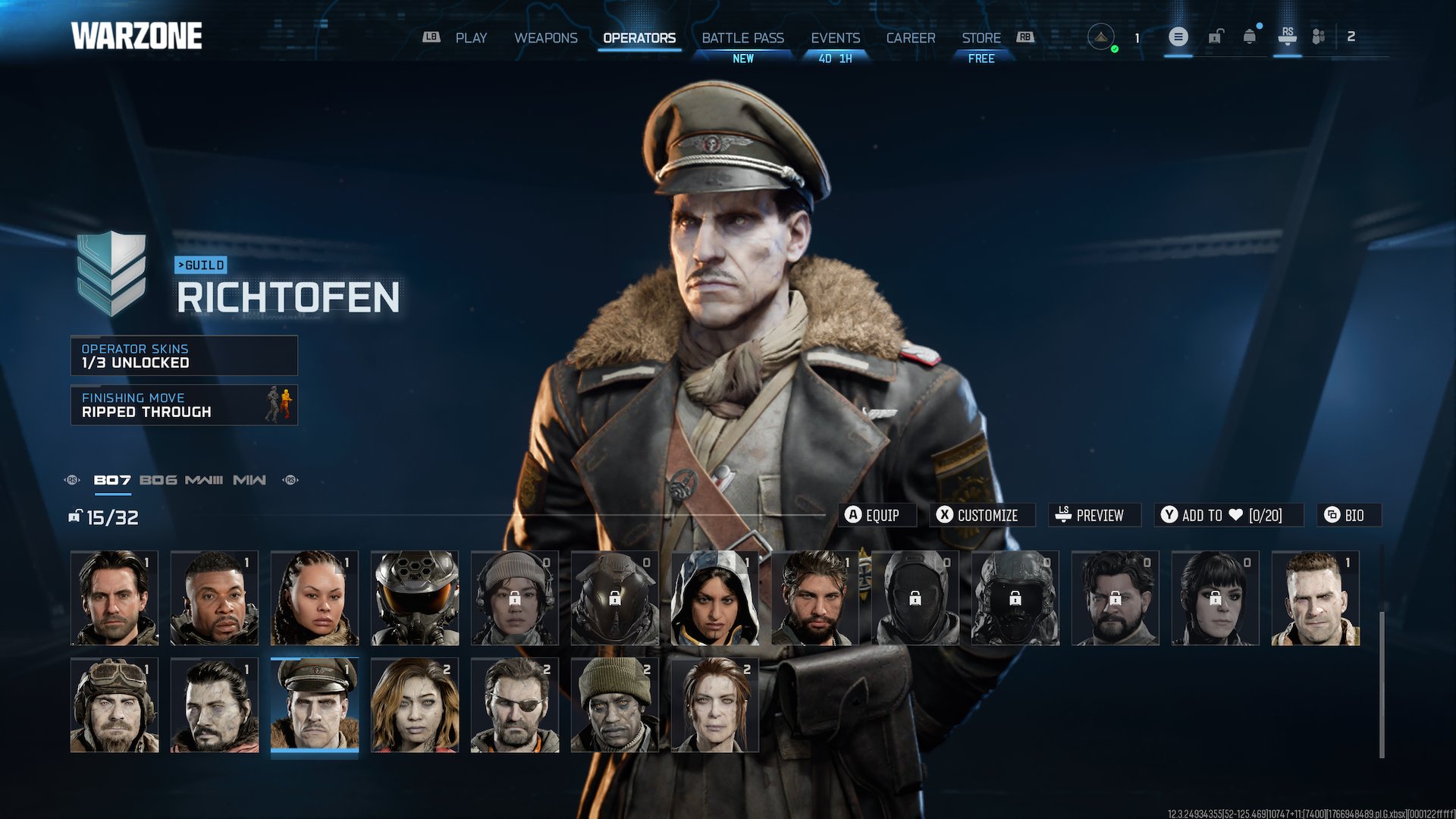Open the Play tab

click(471, 38)
